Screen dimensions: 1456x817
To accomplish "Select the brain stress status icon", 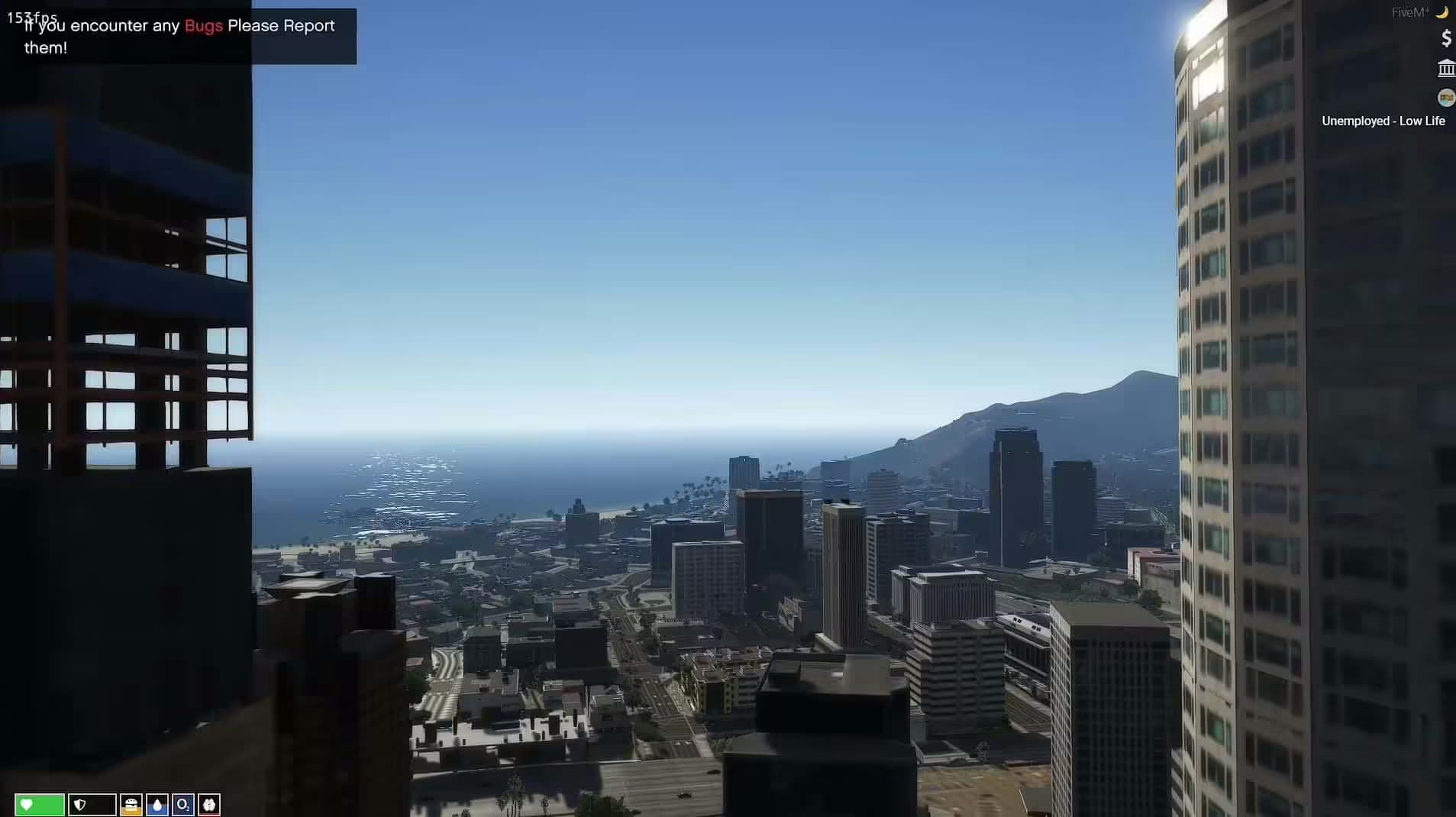I will 209,805.
